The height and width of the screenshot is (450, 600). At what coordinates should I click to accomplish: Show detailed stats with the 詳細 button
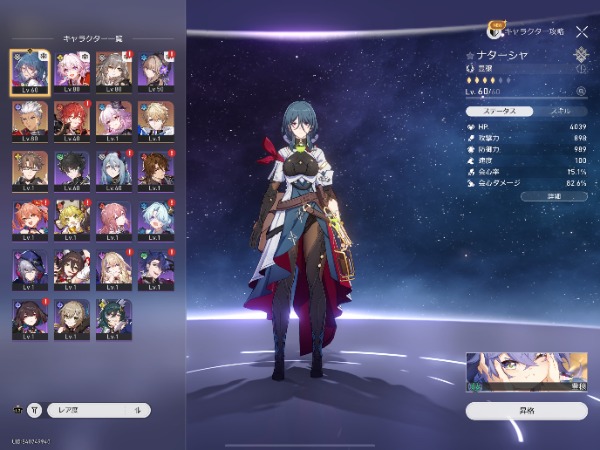[554, 197]
